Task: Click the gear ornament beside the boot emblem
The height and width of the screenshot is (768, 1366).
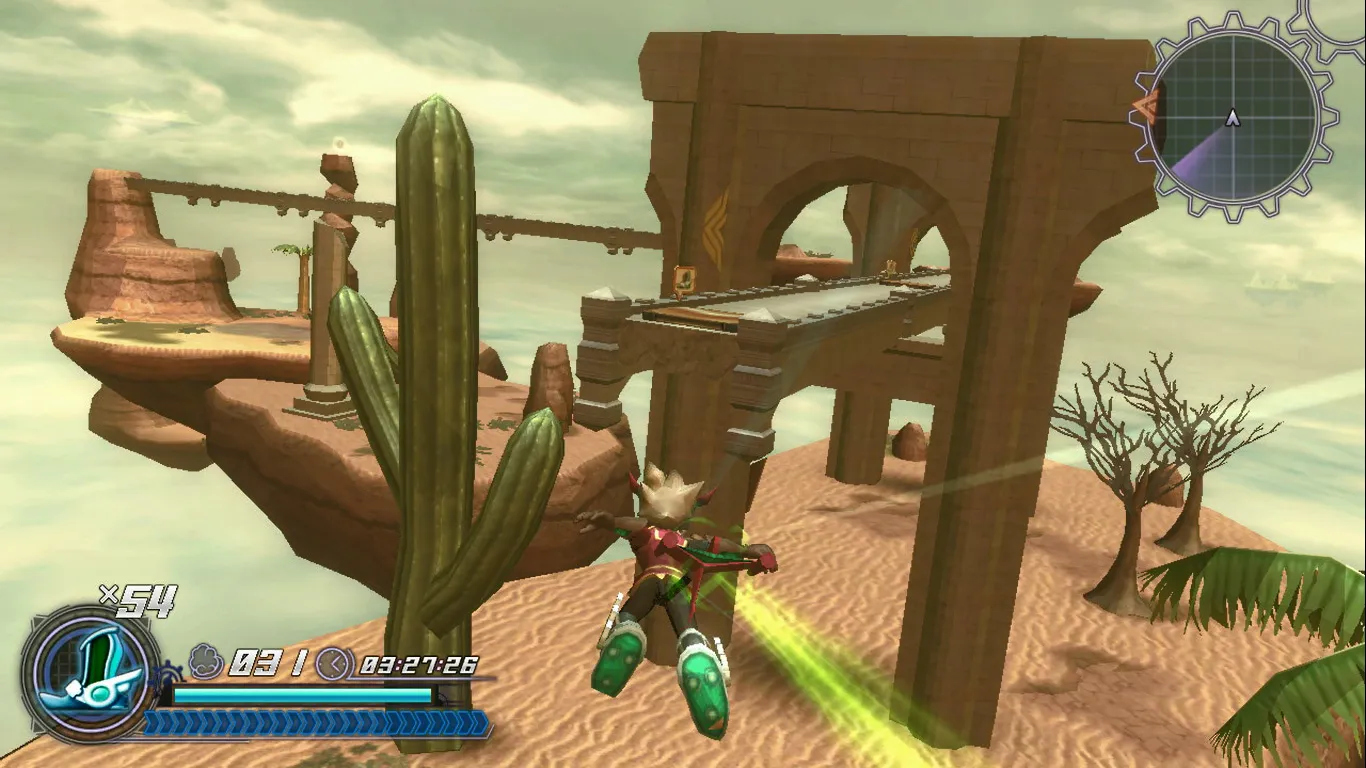Action: (x=166, y=673)
